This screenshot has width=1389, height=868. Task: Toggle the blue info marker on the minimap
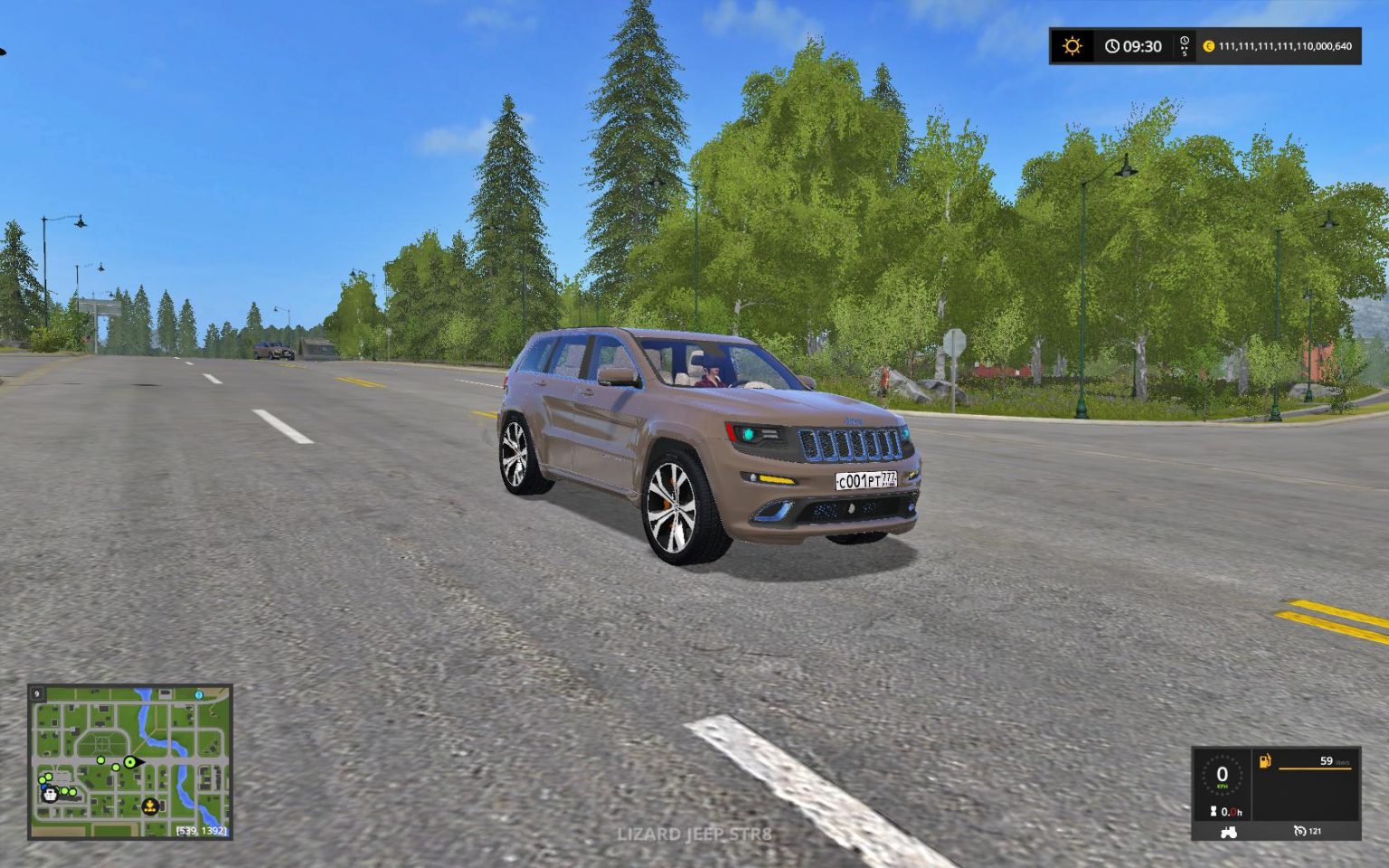coord(198,695)
